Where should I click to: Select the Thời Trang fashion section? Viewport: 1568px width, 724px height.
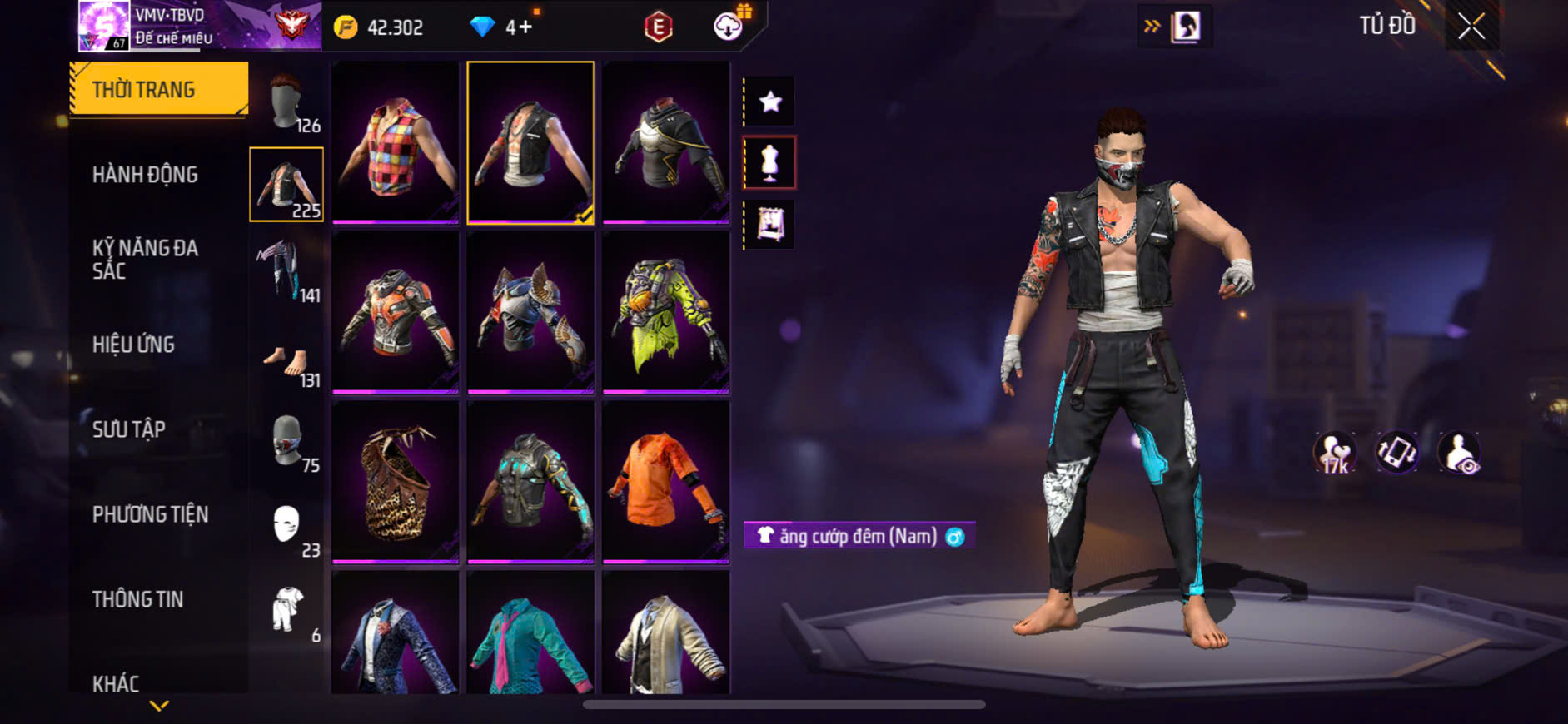coord(158,89)
